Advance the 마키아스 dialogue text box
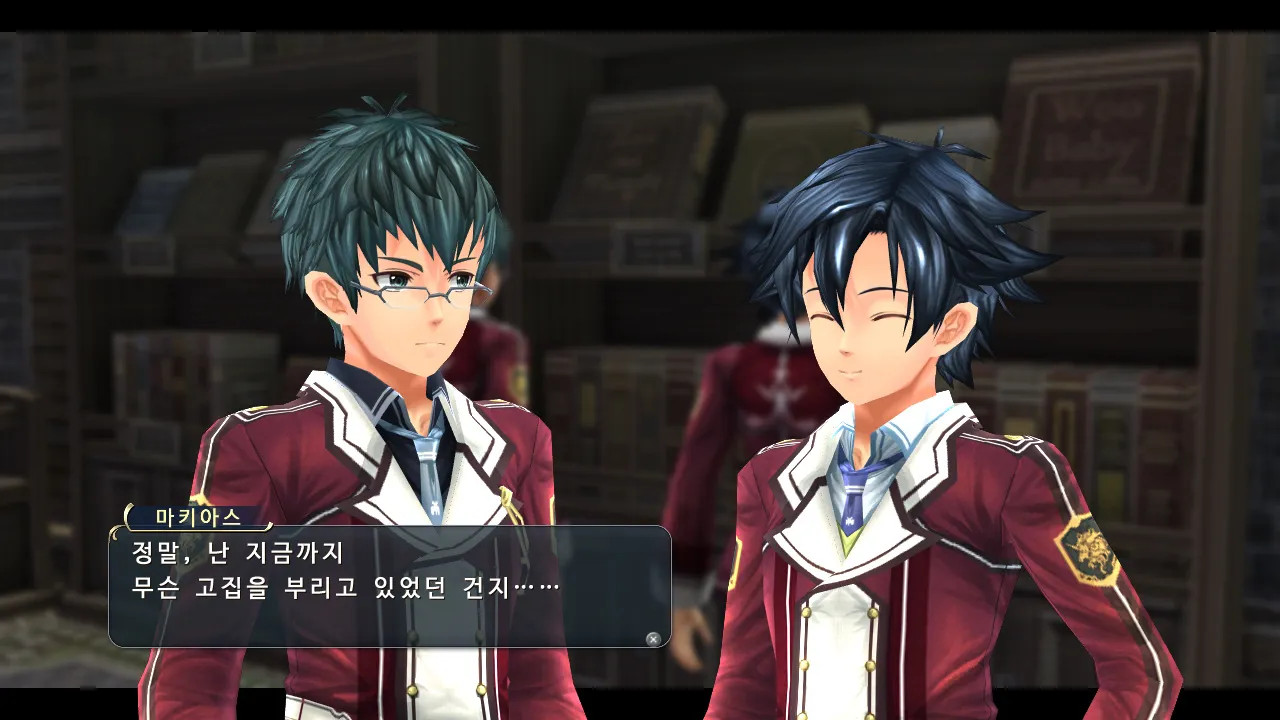Viewport: 1280px width, 720px height. click(653, 639)
